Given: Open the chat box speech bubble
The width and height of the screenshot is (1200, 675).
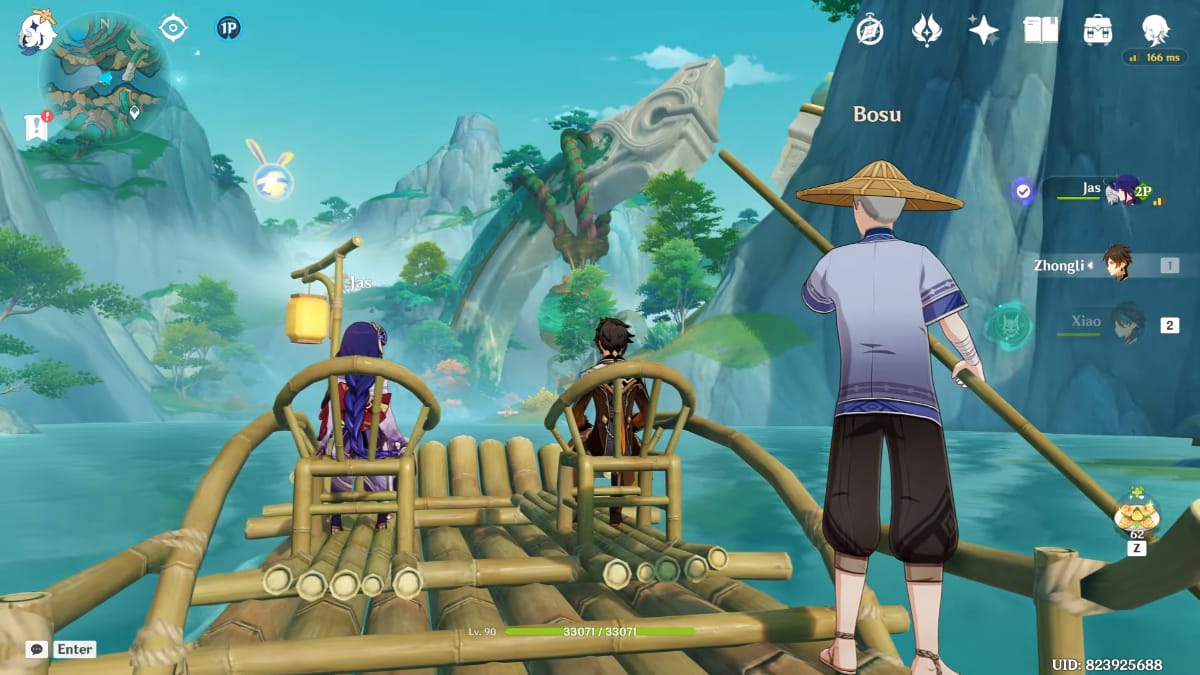Looking at the screenshot, I should (37, 649).
